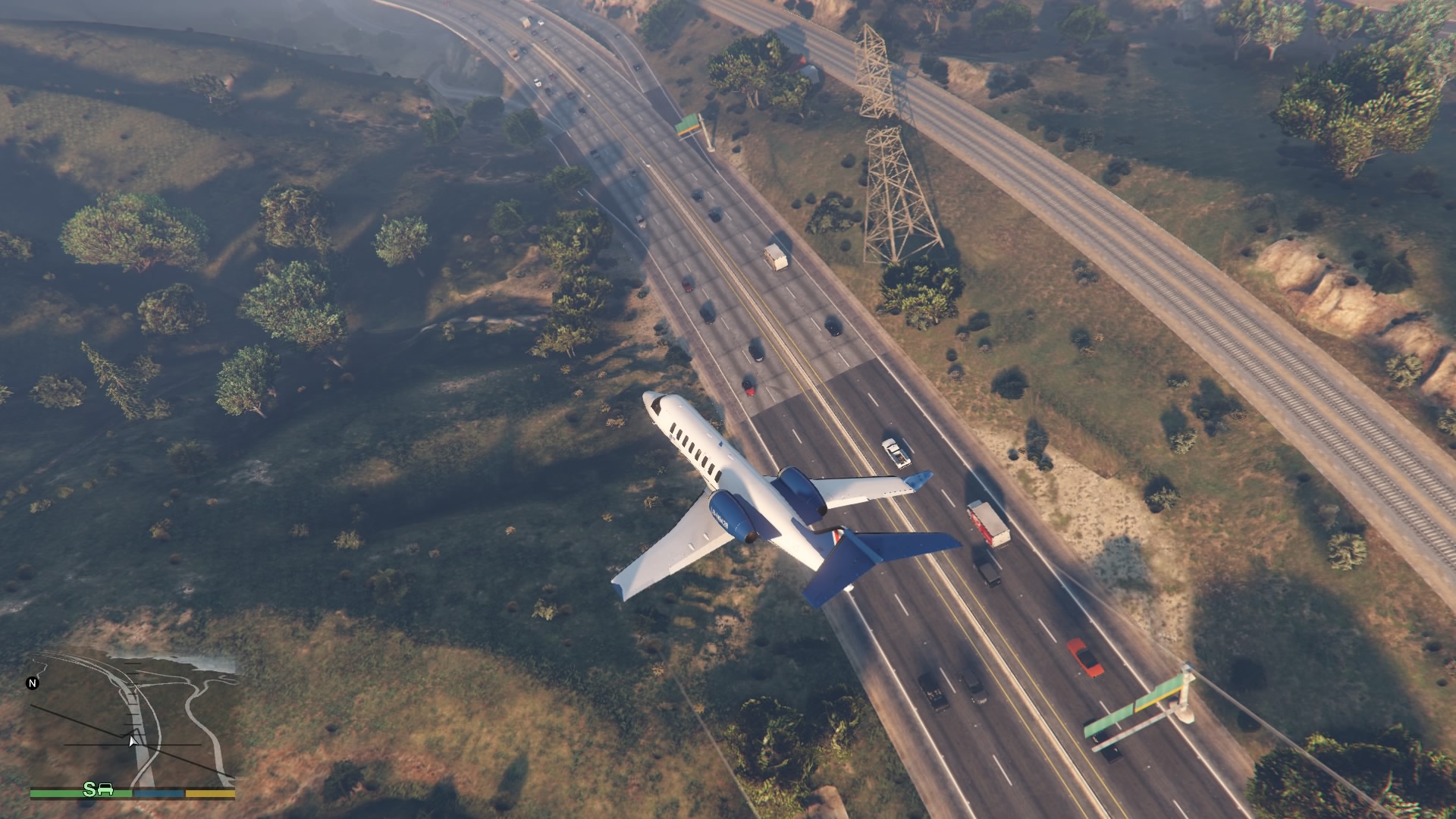1456x819 pixels.
Task: Click the green S blip on the minimap
Action: [x=90, y=789]
